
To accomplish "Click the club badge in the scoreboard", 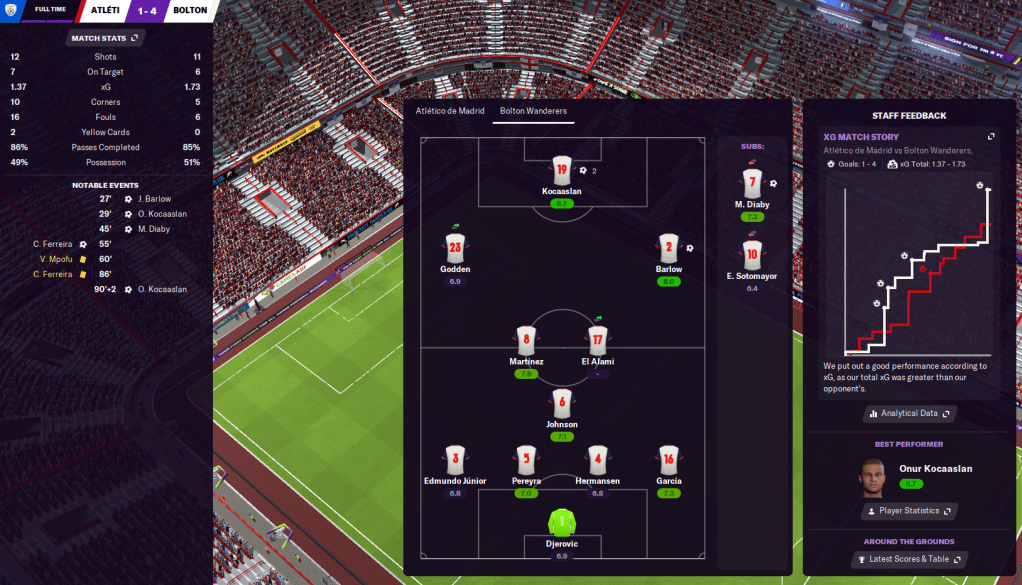I will coord(11,10).
